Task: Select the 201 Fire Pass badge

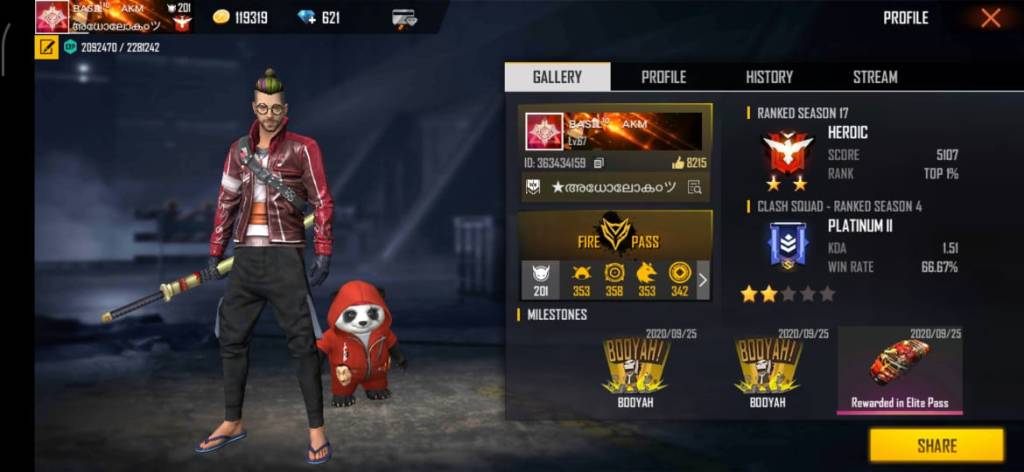Action: pos(541,280)
